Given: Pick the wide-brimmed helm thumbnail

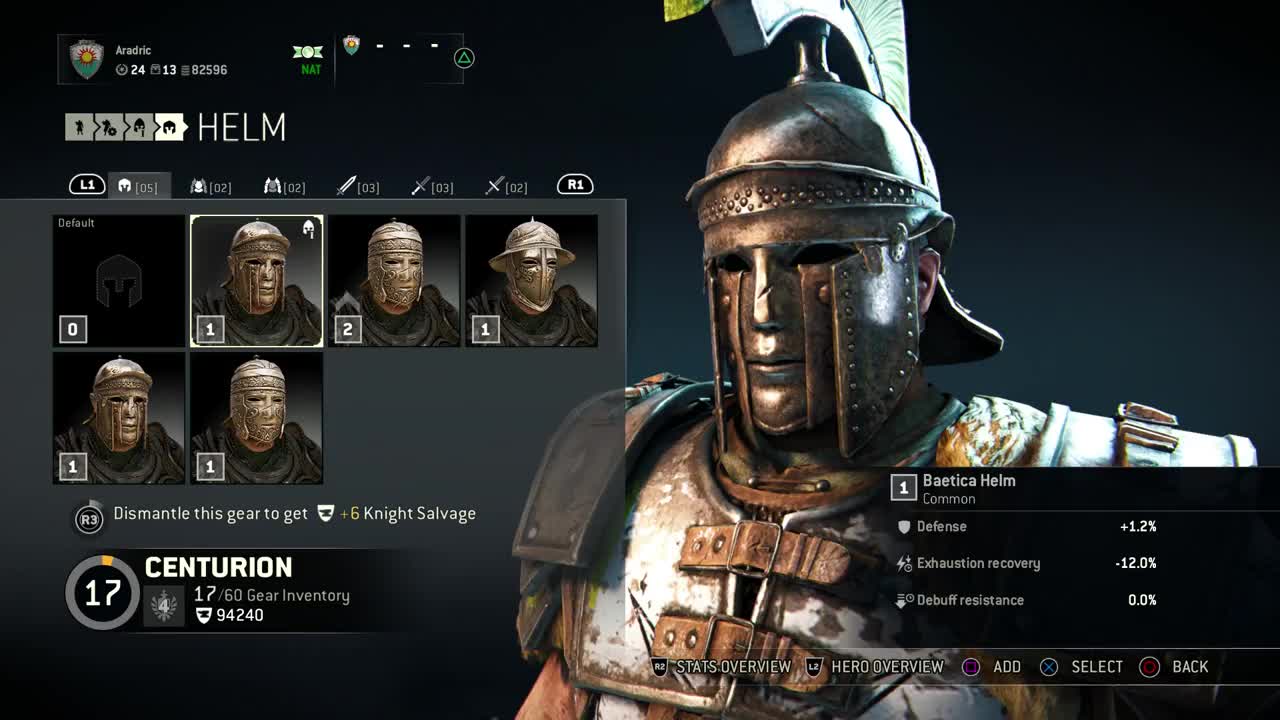Looking at the screenshot, I should point(531,281).
